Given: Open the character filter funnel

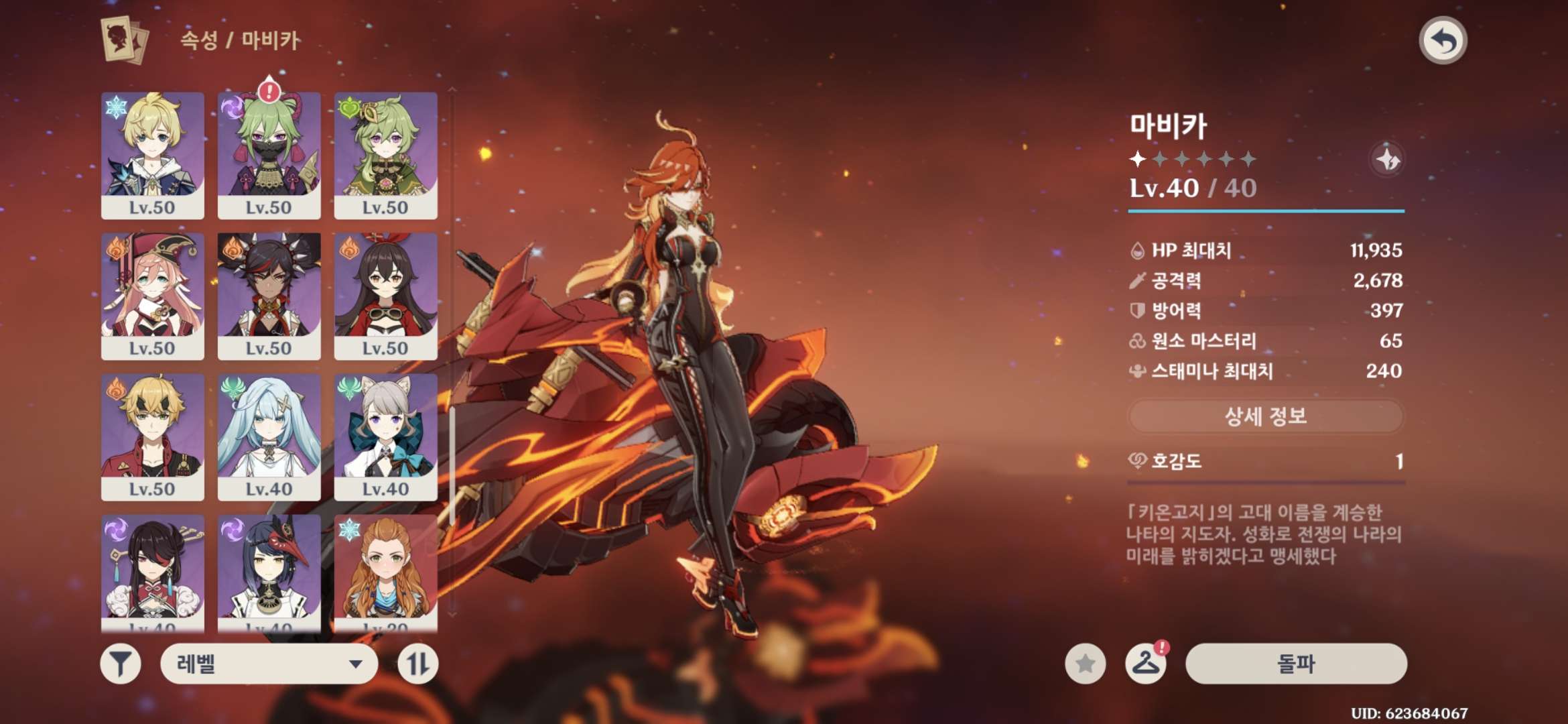Looking at the screenshot, I should [121, 664].
